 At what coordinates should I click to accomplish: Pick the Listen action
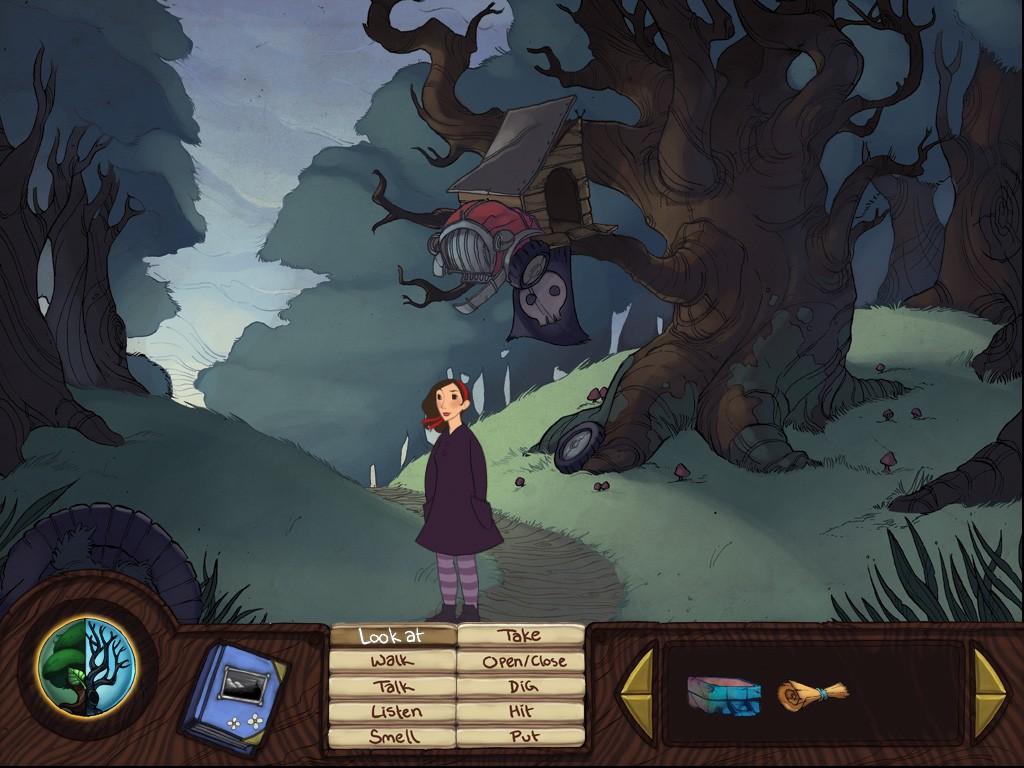point(393,712)
